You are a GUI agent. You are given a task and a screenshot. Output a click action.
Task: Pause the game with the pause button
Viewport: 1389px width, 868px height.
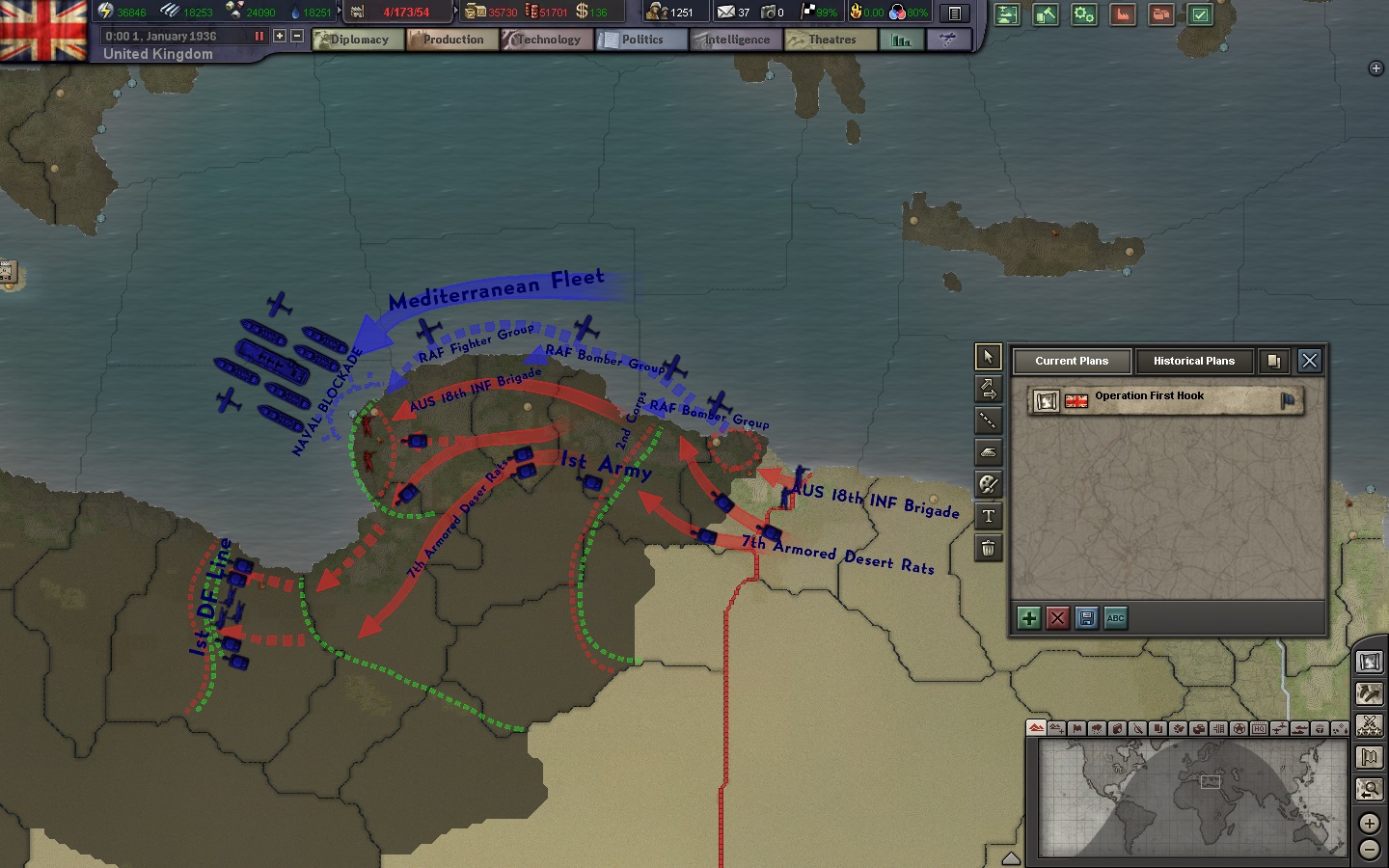coord(261,36)
